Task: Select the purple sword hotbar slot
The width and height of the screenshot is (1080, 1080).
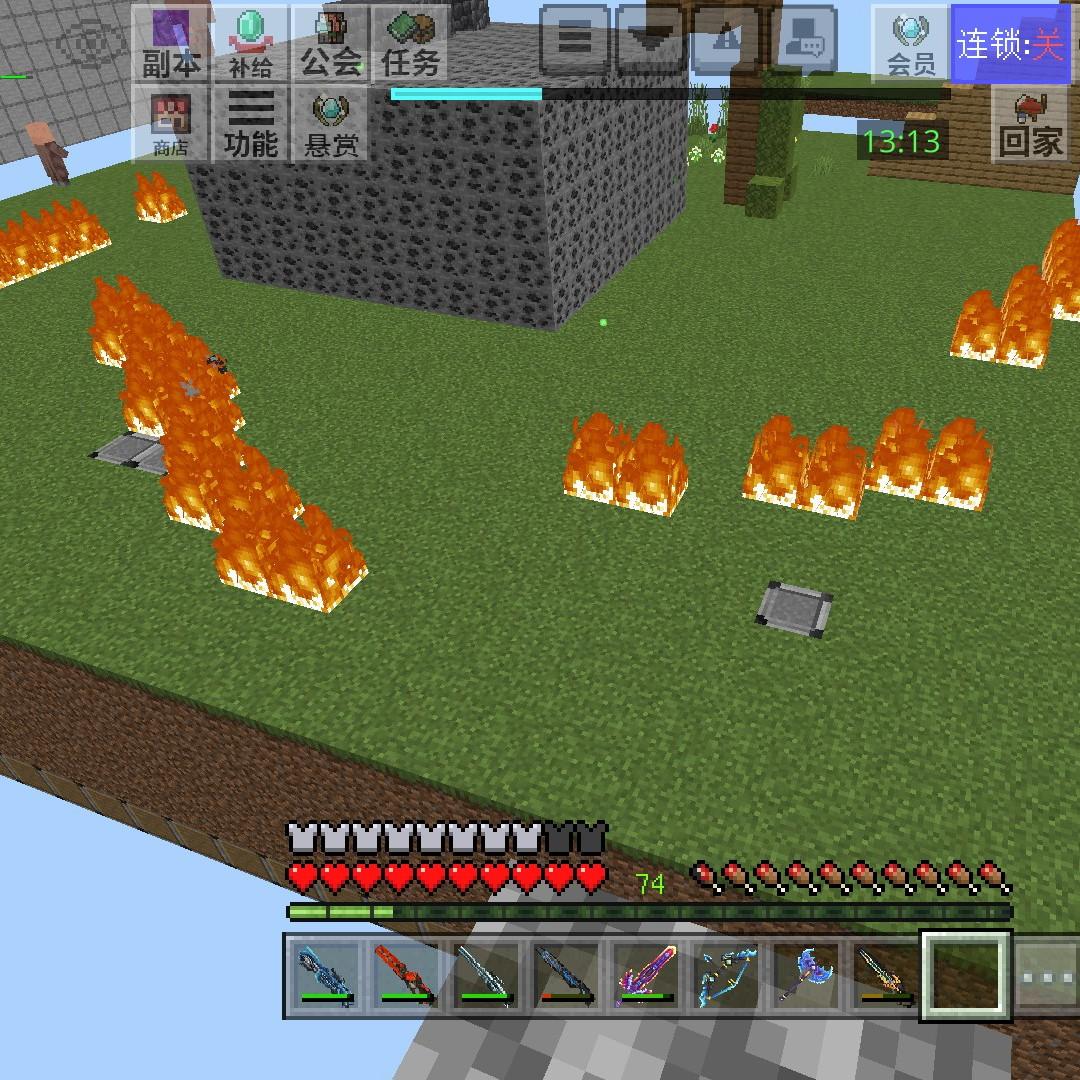Action: click(646, 976)
